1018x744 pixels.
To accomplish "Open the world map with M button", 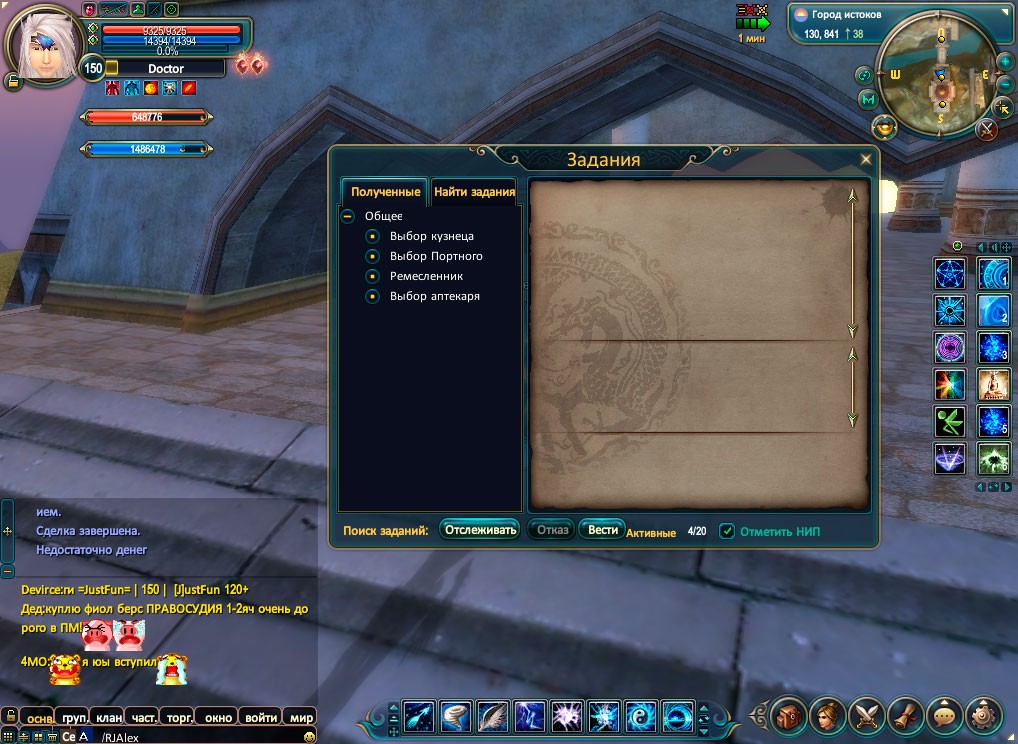I will coord(867,99).
